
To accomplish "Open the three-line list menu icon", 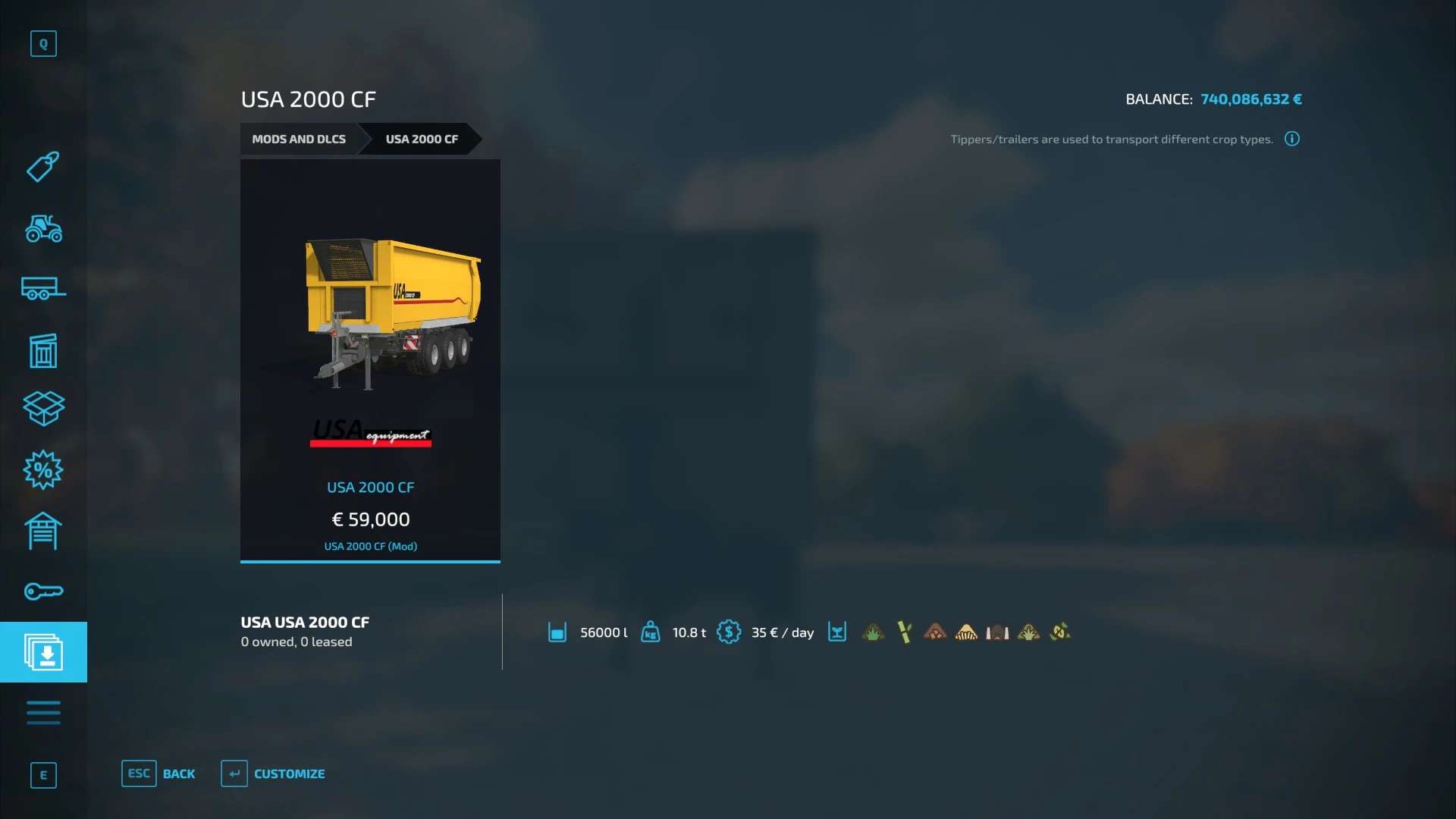I will [43, 713].
